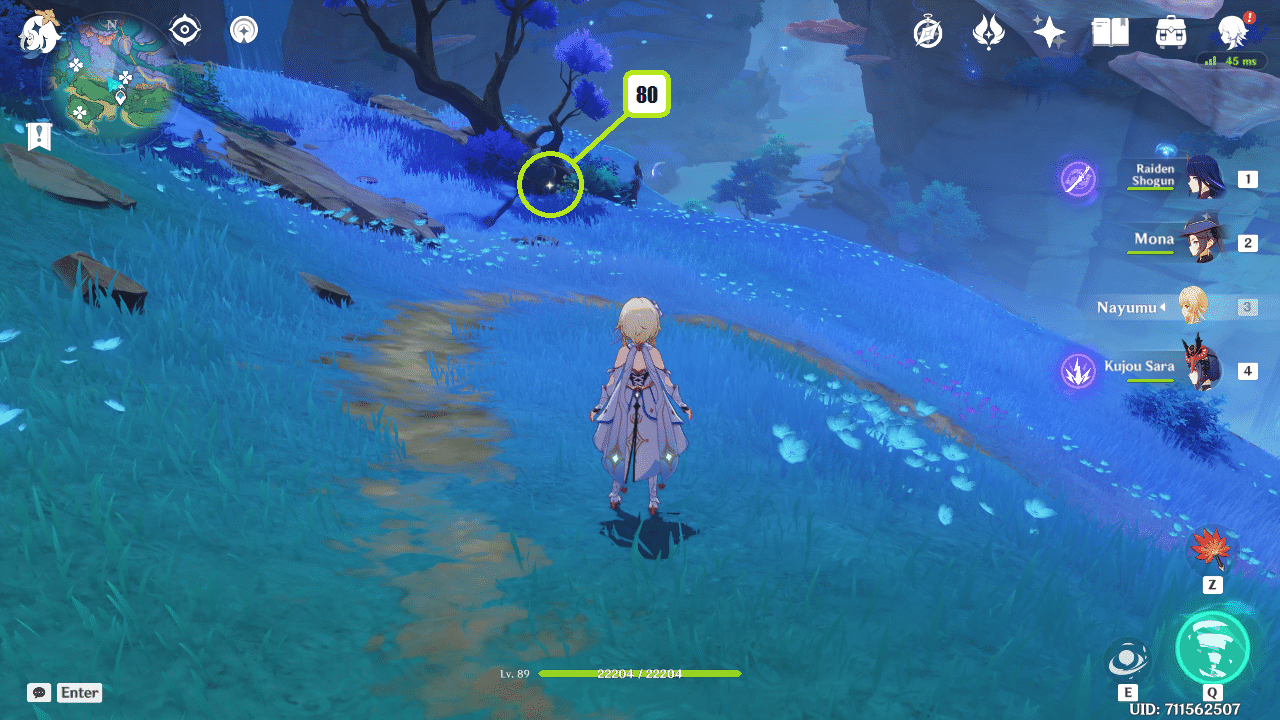
Task: Open chat using the Enter button
Action: coord(79,692)
